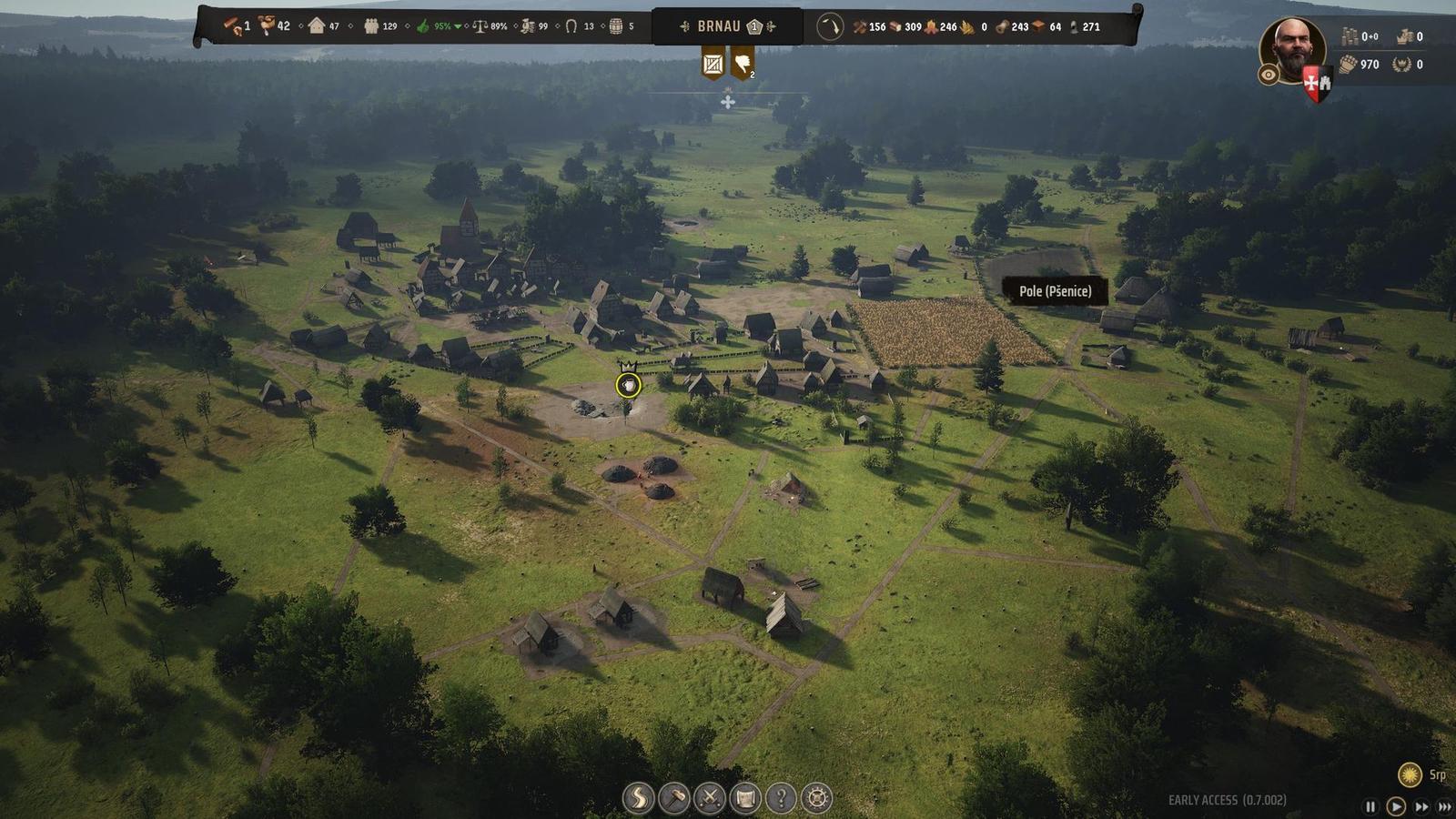Click the golden sun season icon
Viewport: 1456px width, 819px height.
click(x=1410, y=774)
